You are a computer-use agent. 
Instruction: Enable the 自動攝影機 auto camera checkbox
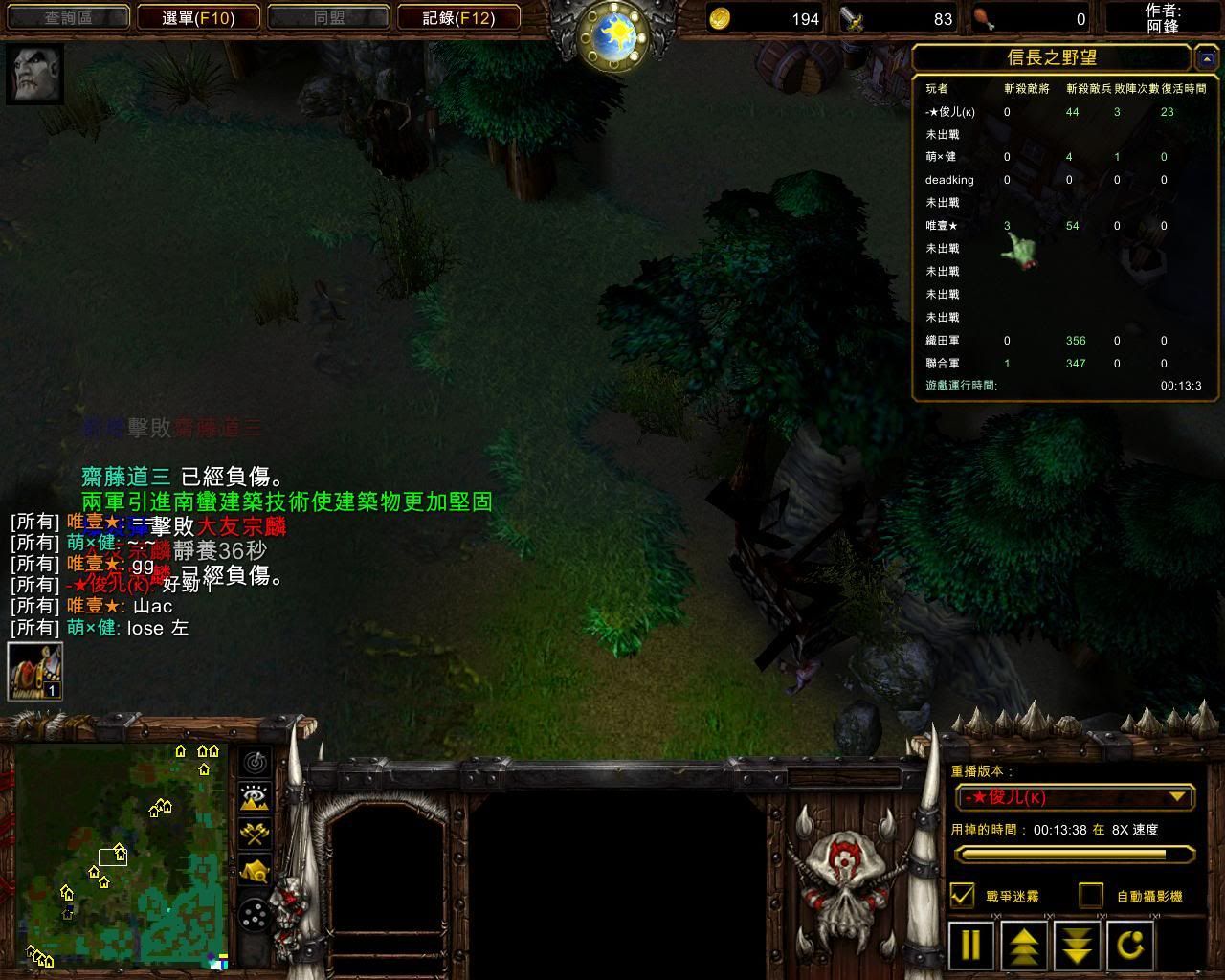(x=1091, y=896)
